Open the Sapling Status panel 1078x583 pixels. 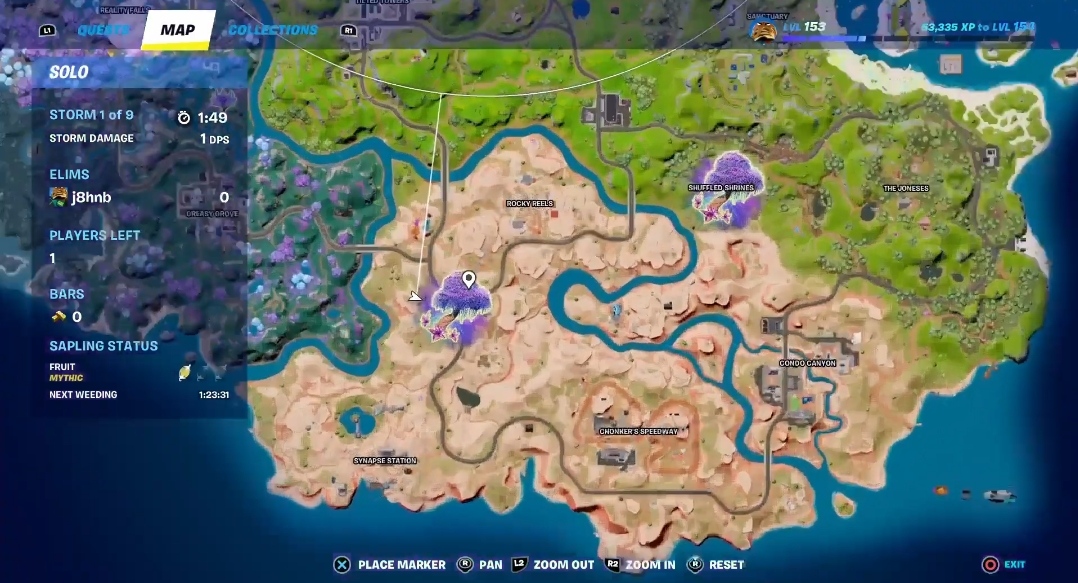point(104,346)
